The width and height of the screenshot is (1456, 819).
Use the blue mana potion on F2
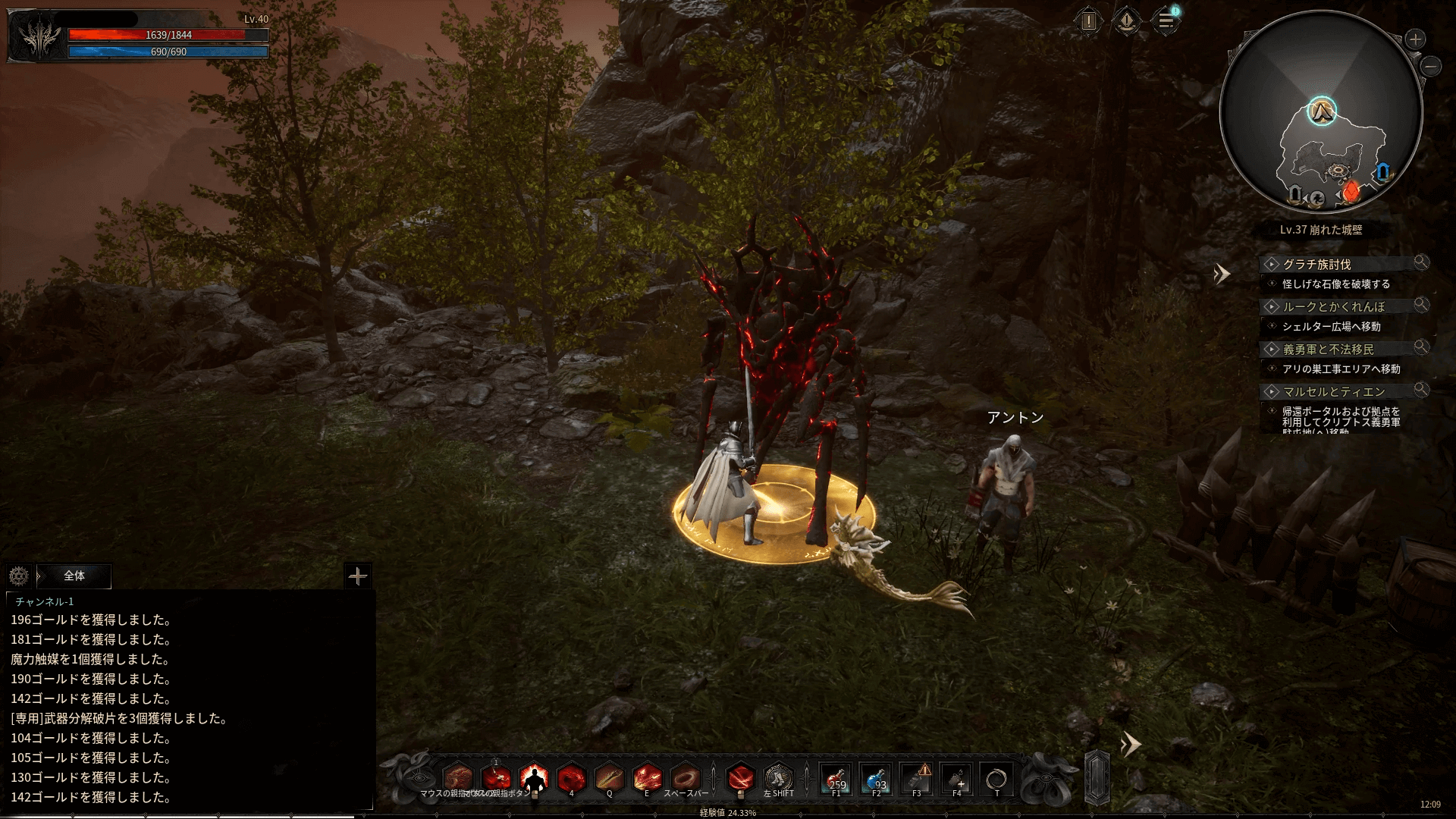tap(877, 779)
